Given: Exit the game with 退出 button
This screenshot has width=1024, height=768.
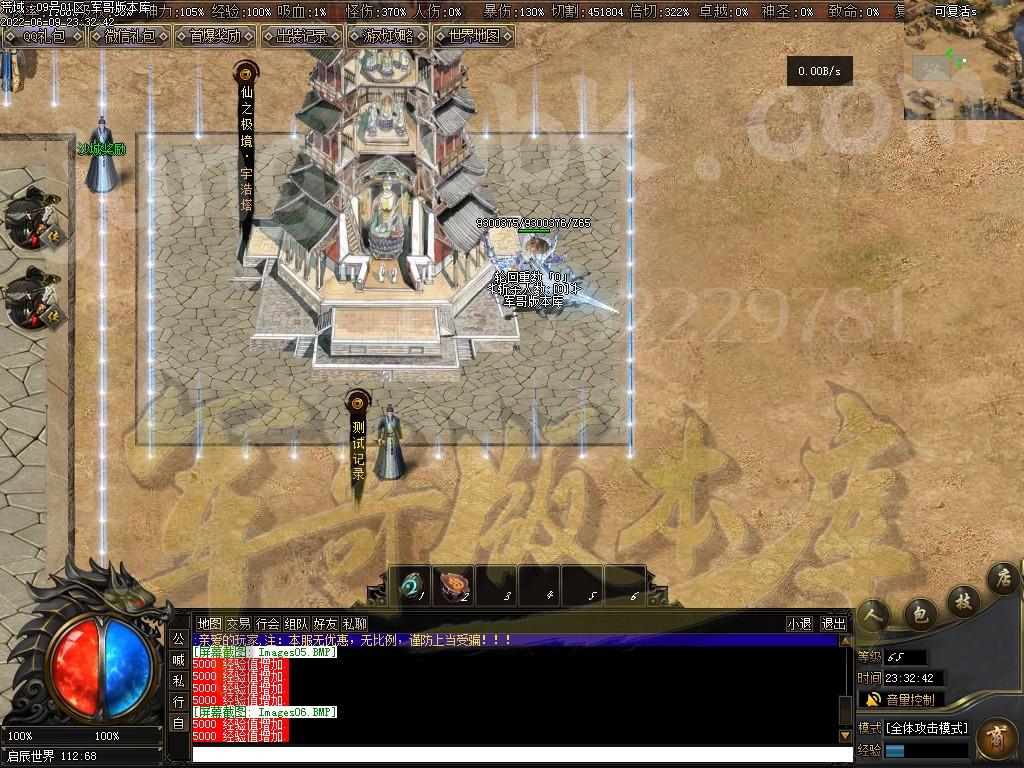Looking at the screenshot, I should [x=833, y=623].
